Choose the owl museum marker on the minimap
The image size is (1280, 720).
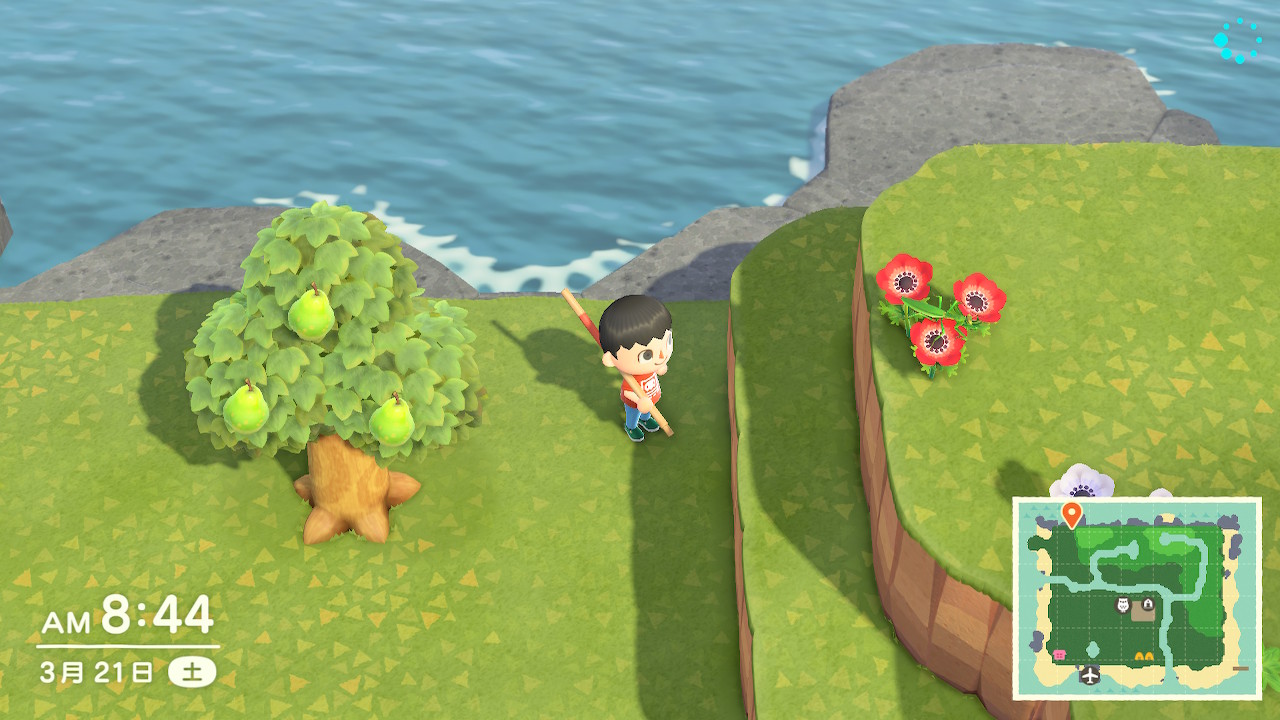(x=1123, y=605)
